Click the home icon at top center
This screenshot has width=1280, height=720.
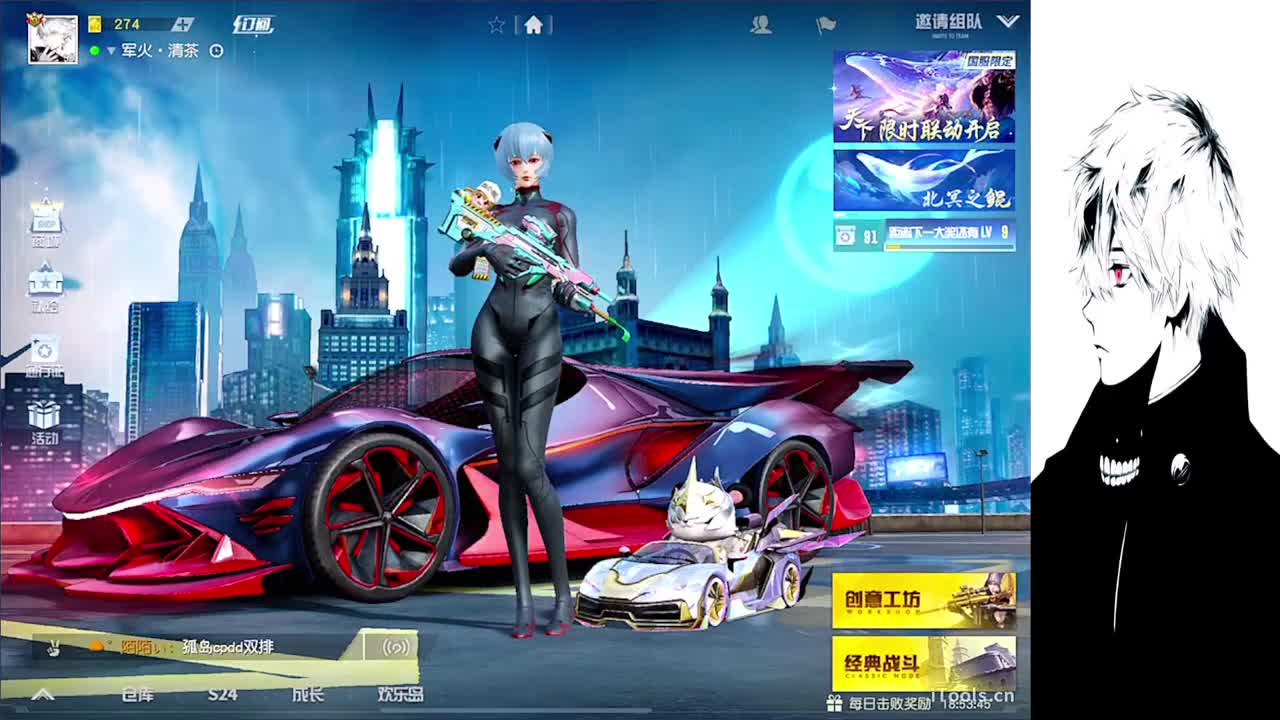536,27
